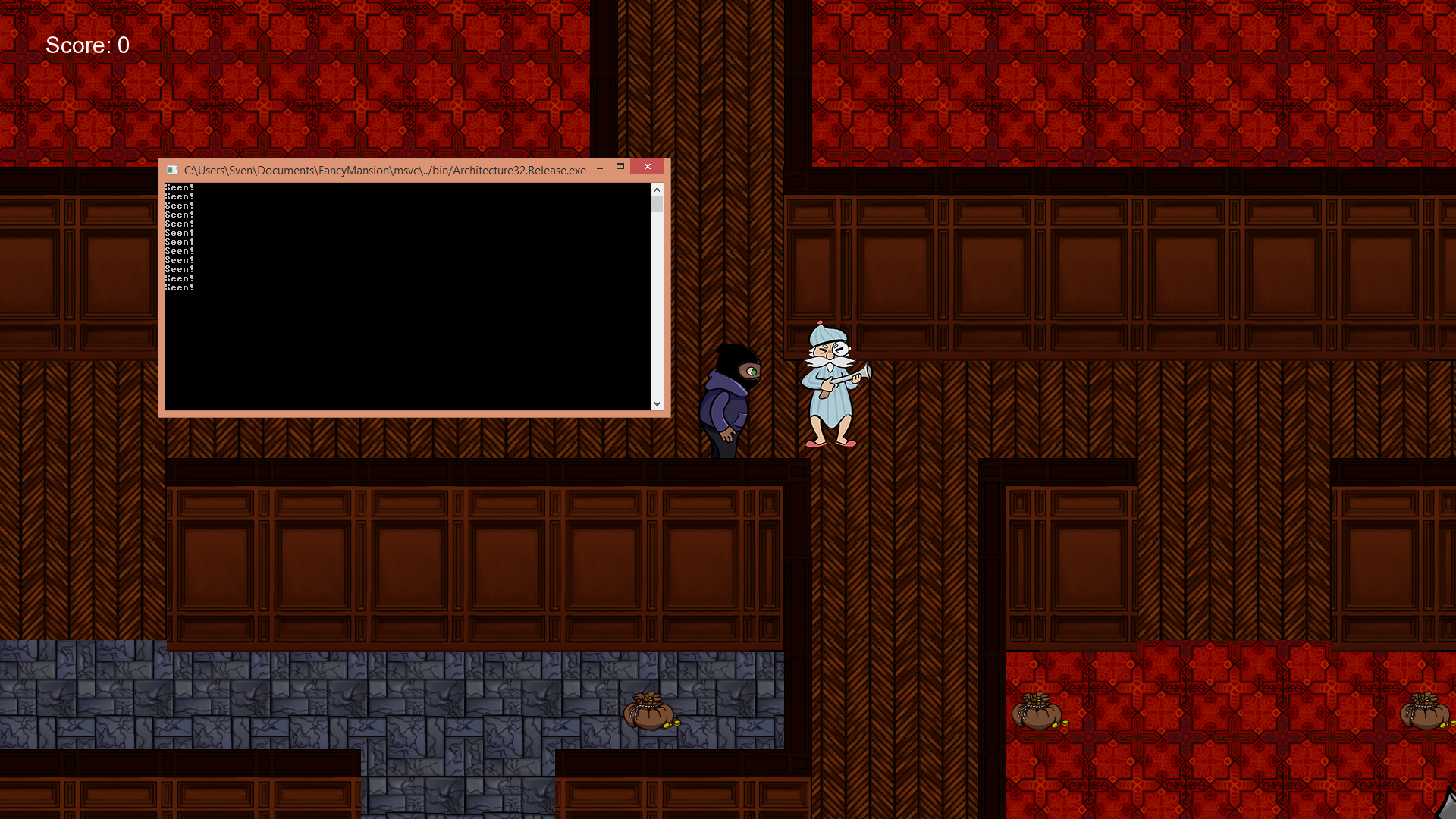Click the console application icon in the title bar

[x=172, y=170]
